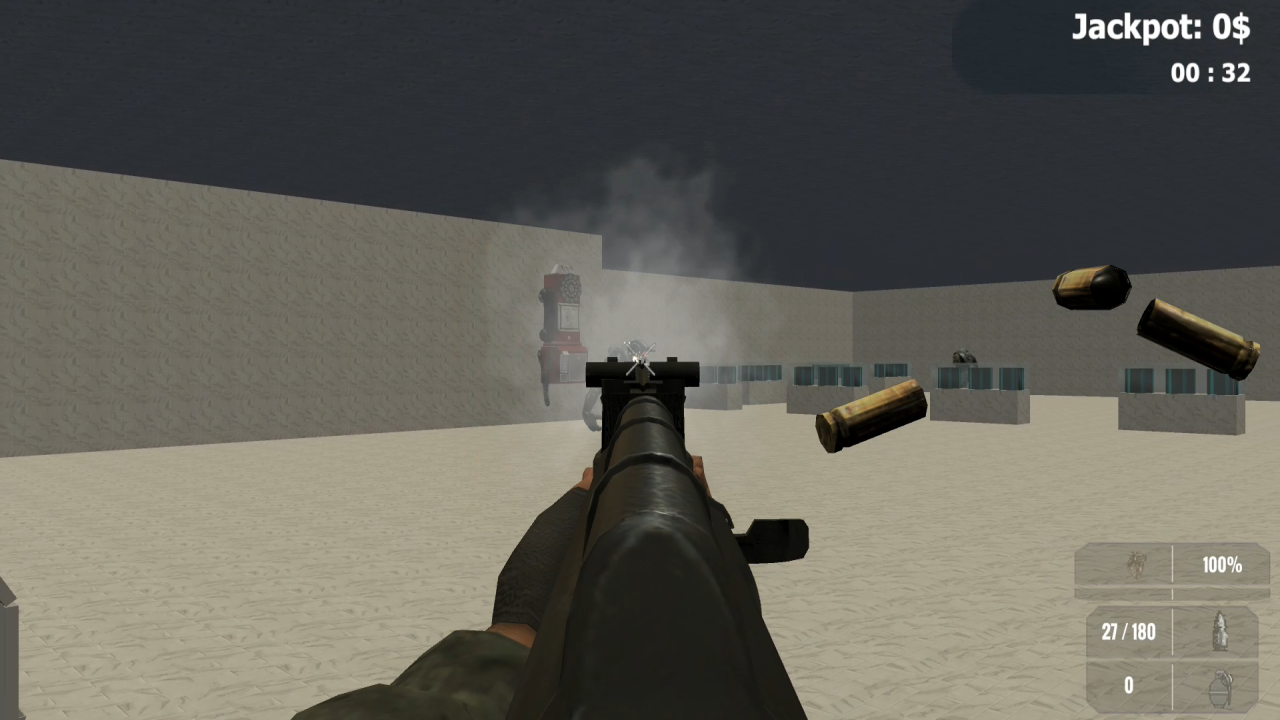The height and width of the screenshot is (720, 1280).
Task: Click the 00 : 32 countdown timer
Action: (1210, 74)
